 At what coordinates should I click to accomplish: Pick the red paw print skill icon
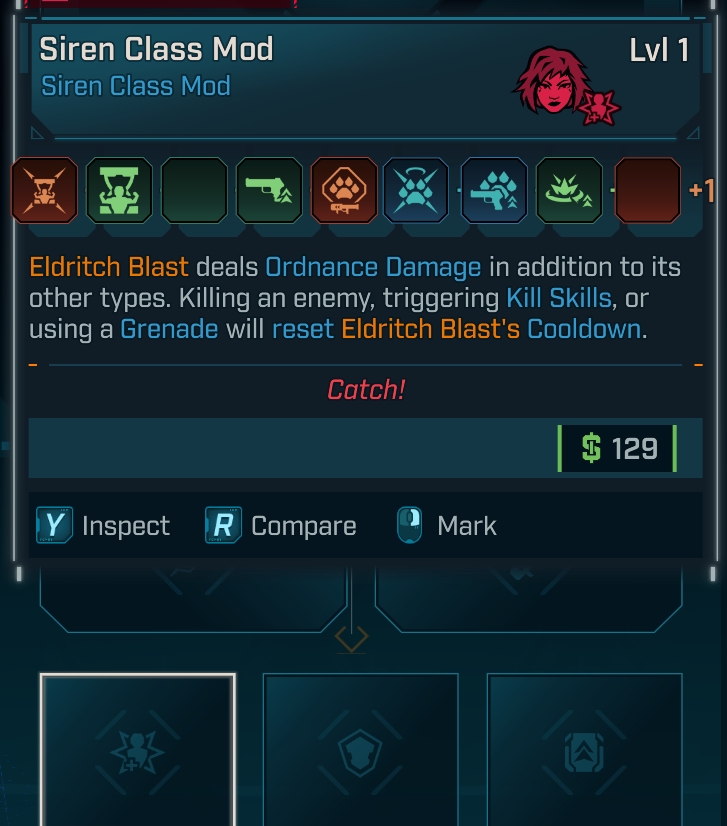click(x=344, y=190)
